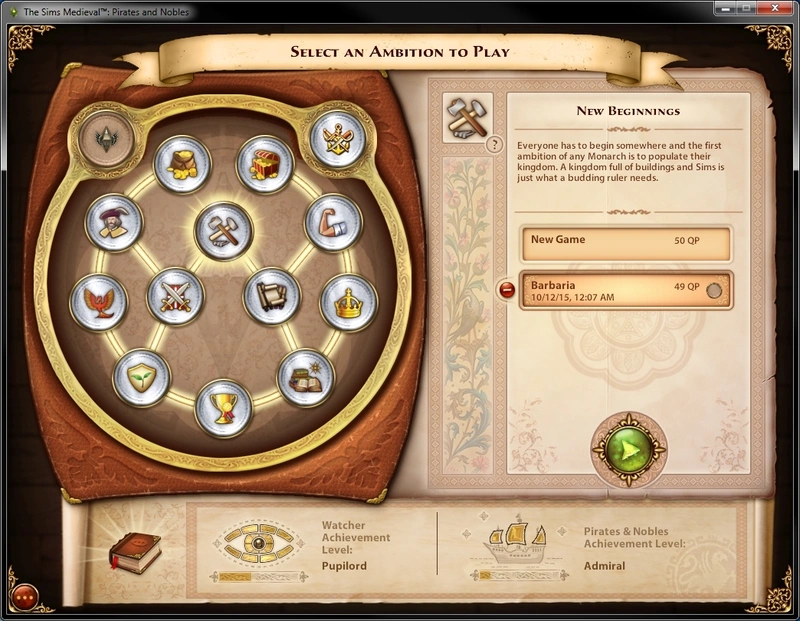The height and width of the screenshot is (621, 800).
Task: Start a New Game for 50 QP
Action: click(x=625, y=242)
